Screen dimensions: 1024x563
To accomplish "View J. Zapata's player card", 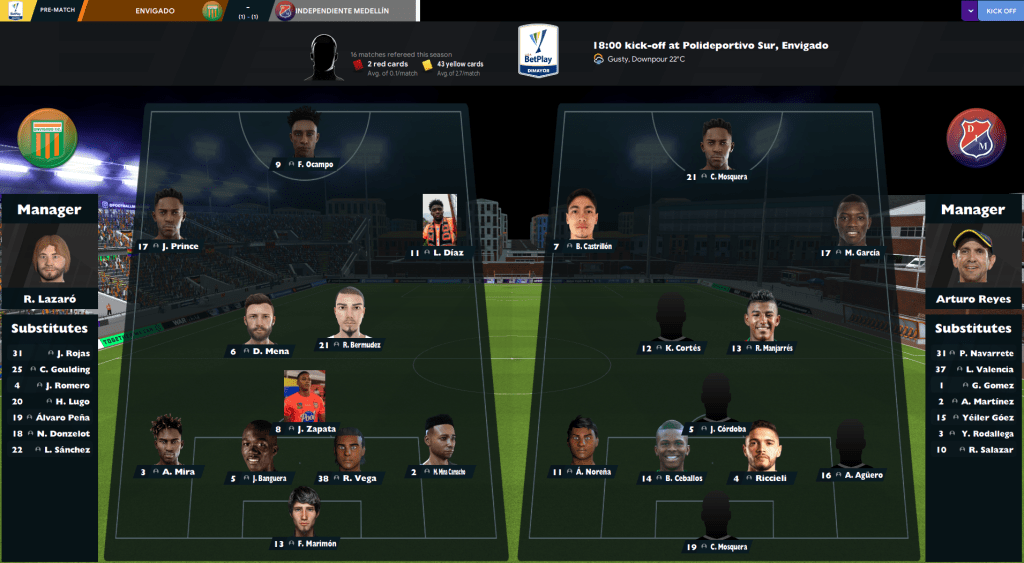I will coord(304,402).
